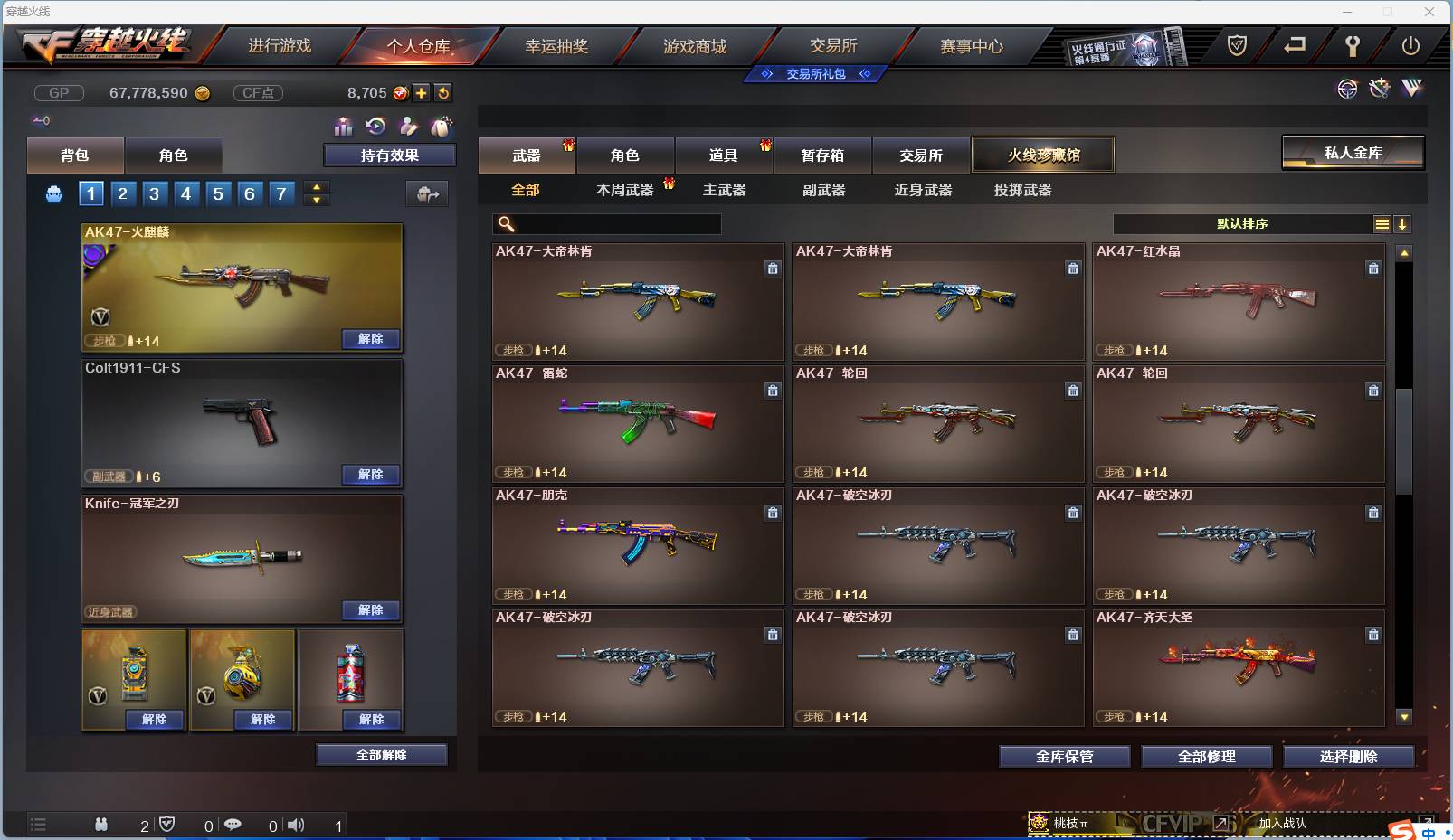
Task: Click the 金库保管 button at the bottom
Action: click(1064, 757)
